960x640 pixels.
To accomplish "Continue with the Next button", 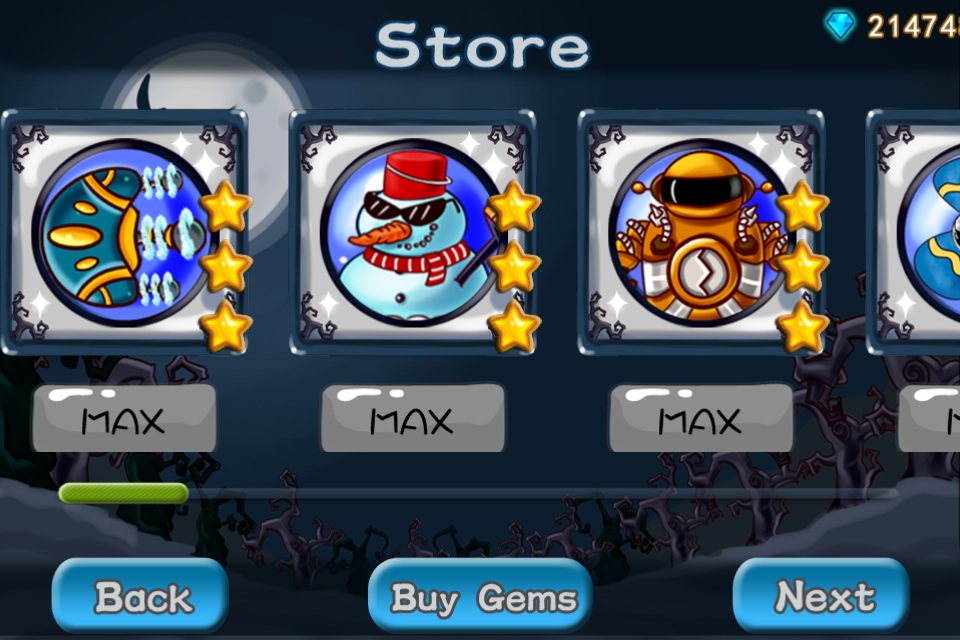I will pyautogui.click(x=822, y=596).
